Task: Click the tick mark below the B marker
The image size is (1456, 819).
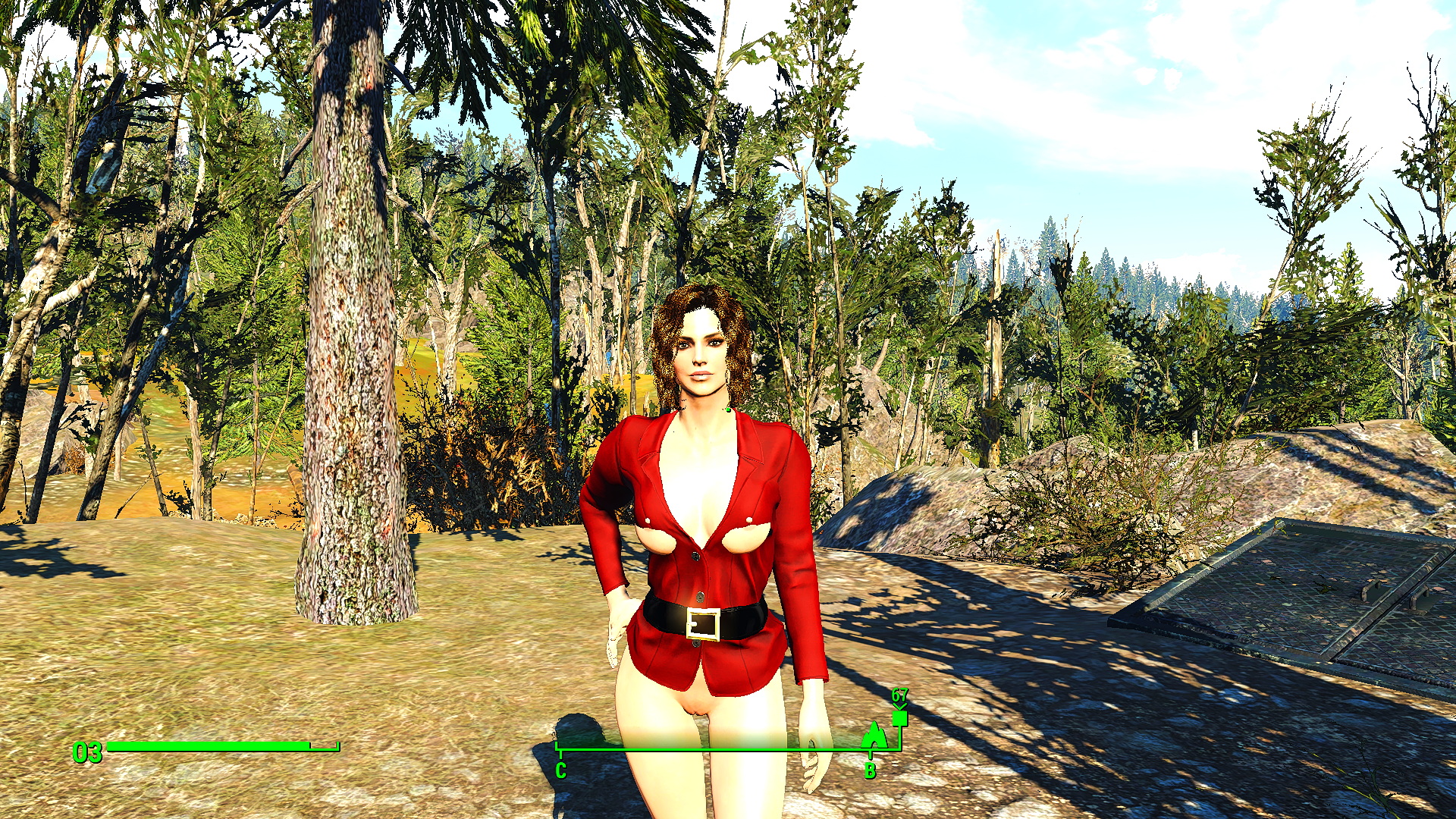Action: 871,755
